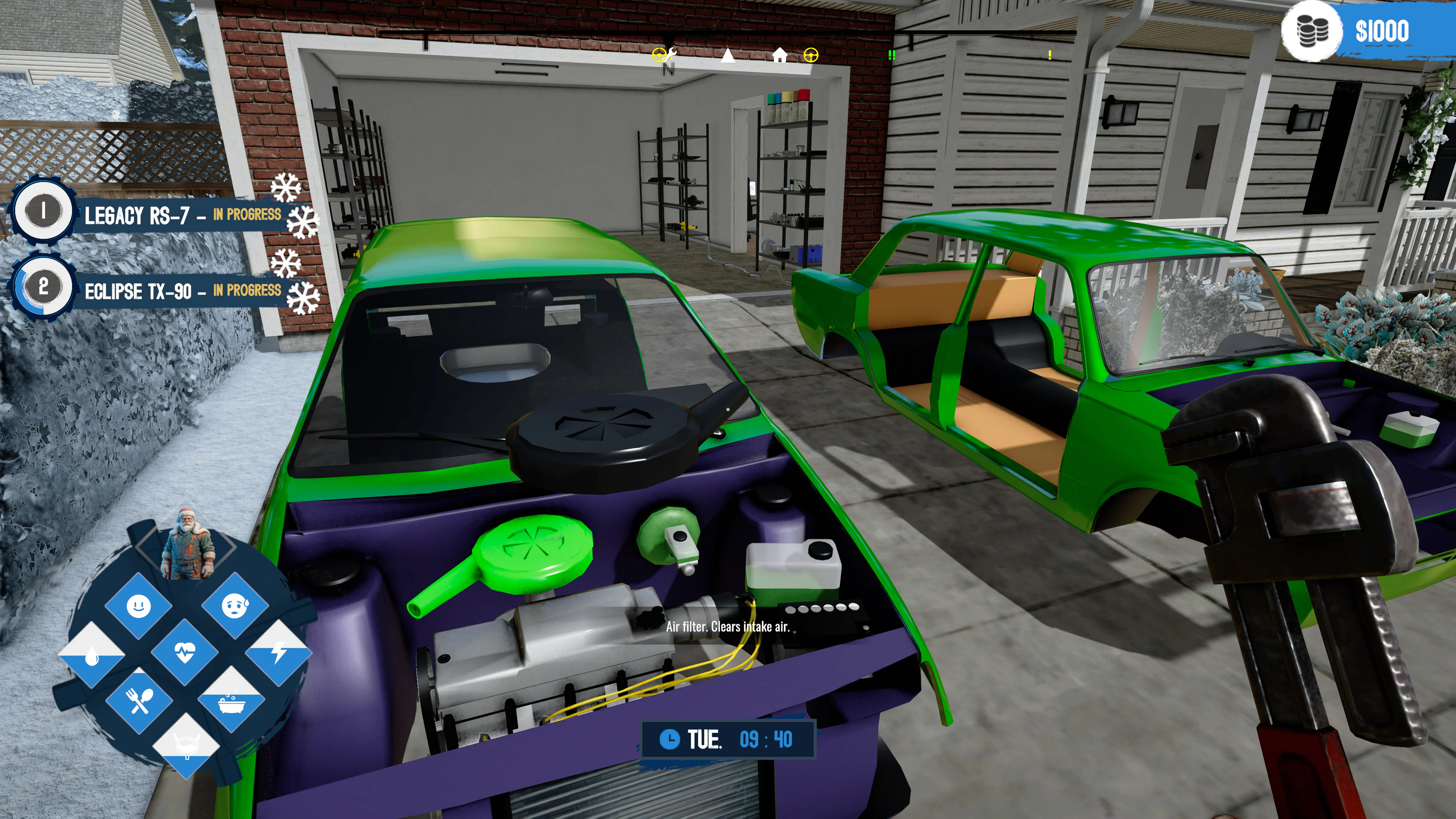Image resolution: width=1456 pixels, height=819 pixels.
Task: Select the green double exclamation marker
Action: [x=891, y=55]
